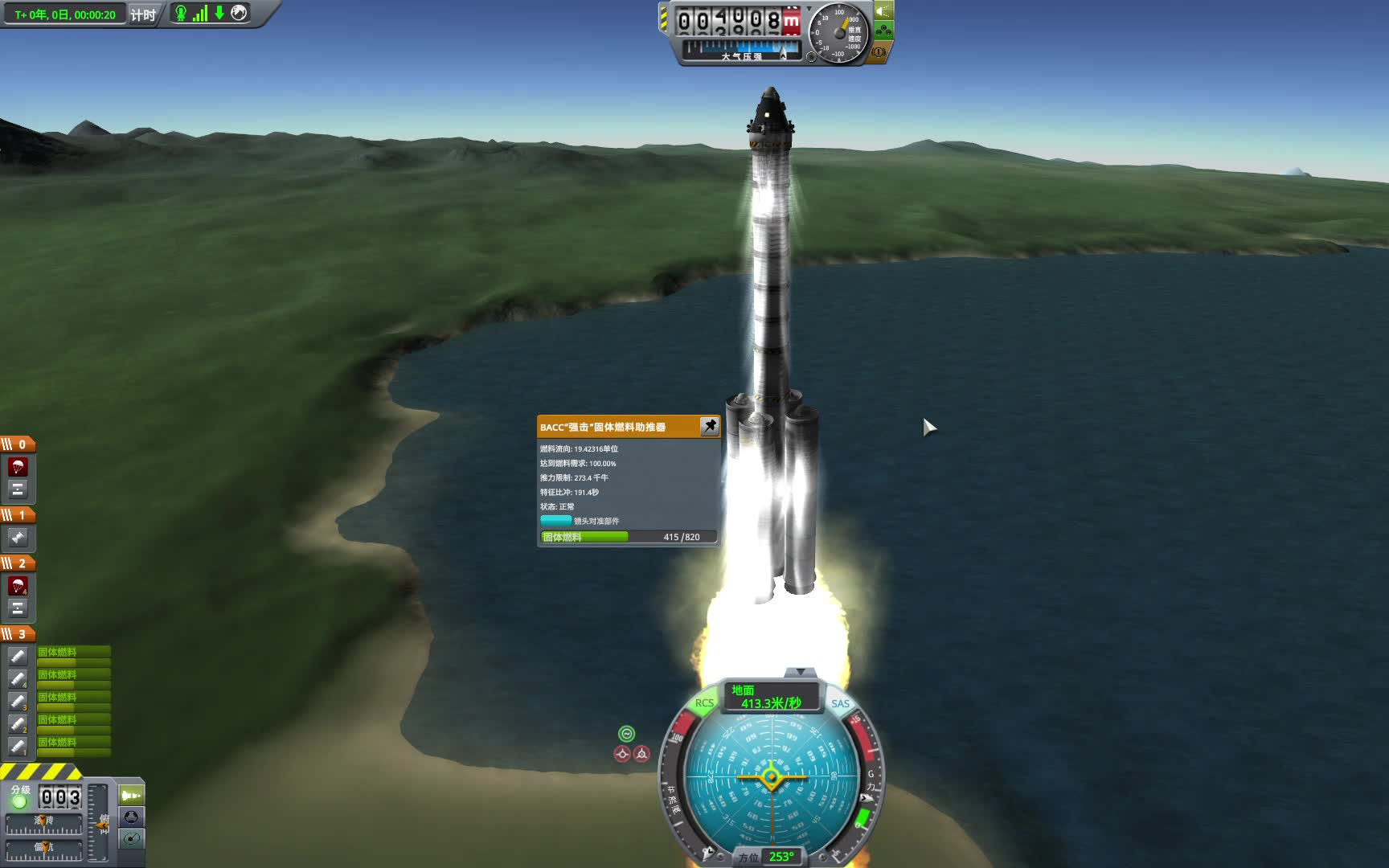
Task: Select the stage 2 parachute icon
Action: pyautogui.click(x=18, y=585)
